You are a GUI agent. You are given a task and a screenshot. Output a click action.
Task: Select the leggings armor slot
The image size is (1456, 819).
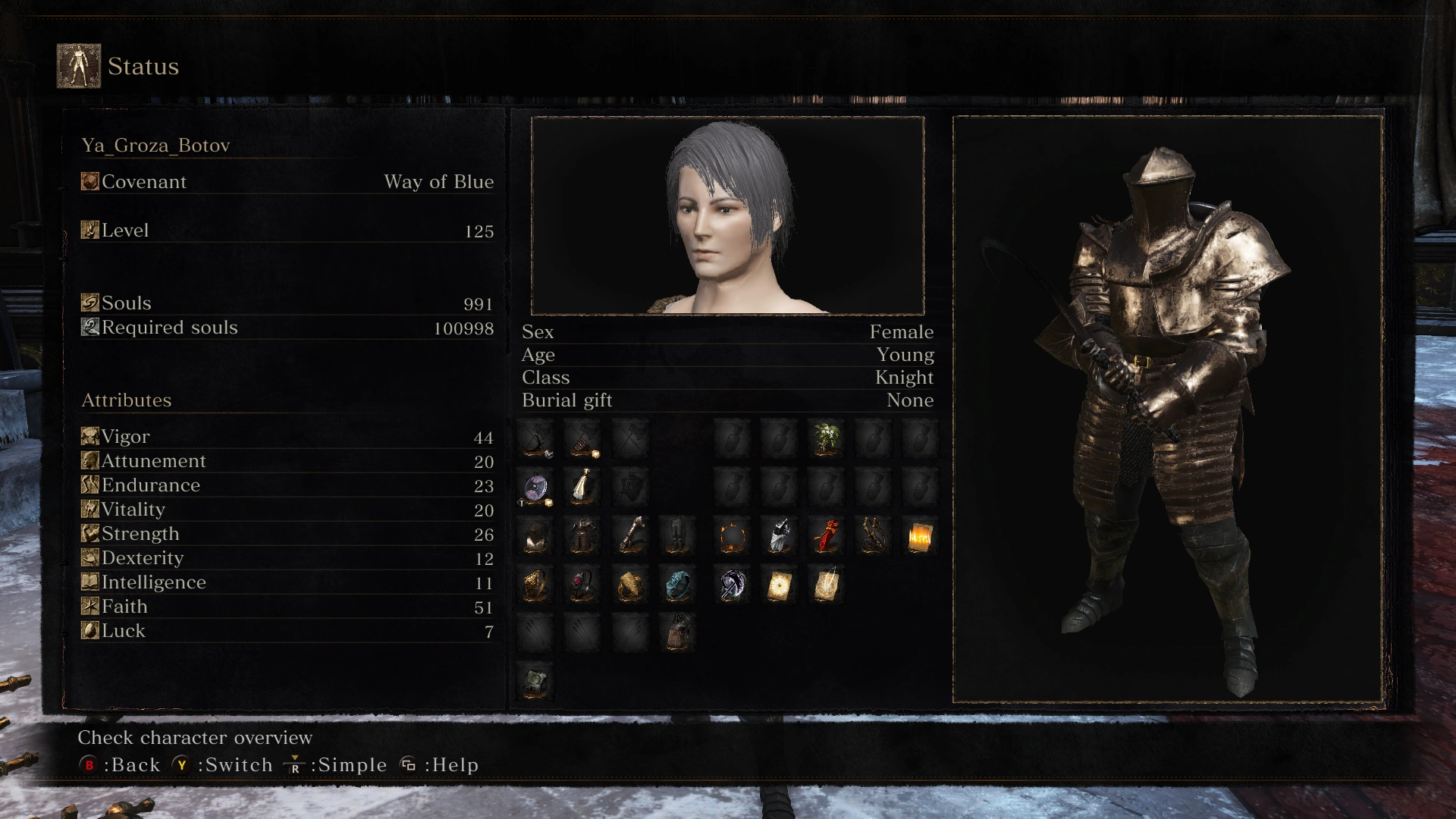677,537
